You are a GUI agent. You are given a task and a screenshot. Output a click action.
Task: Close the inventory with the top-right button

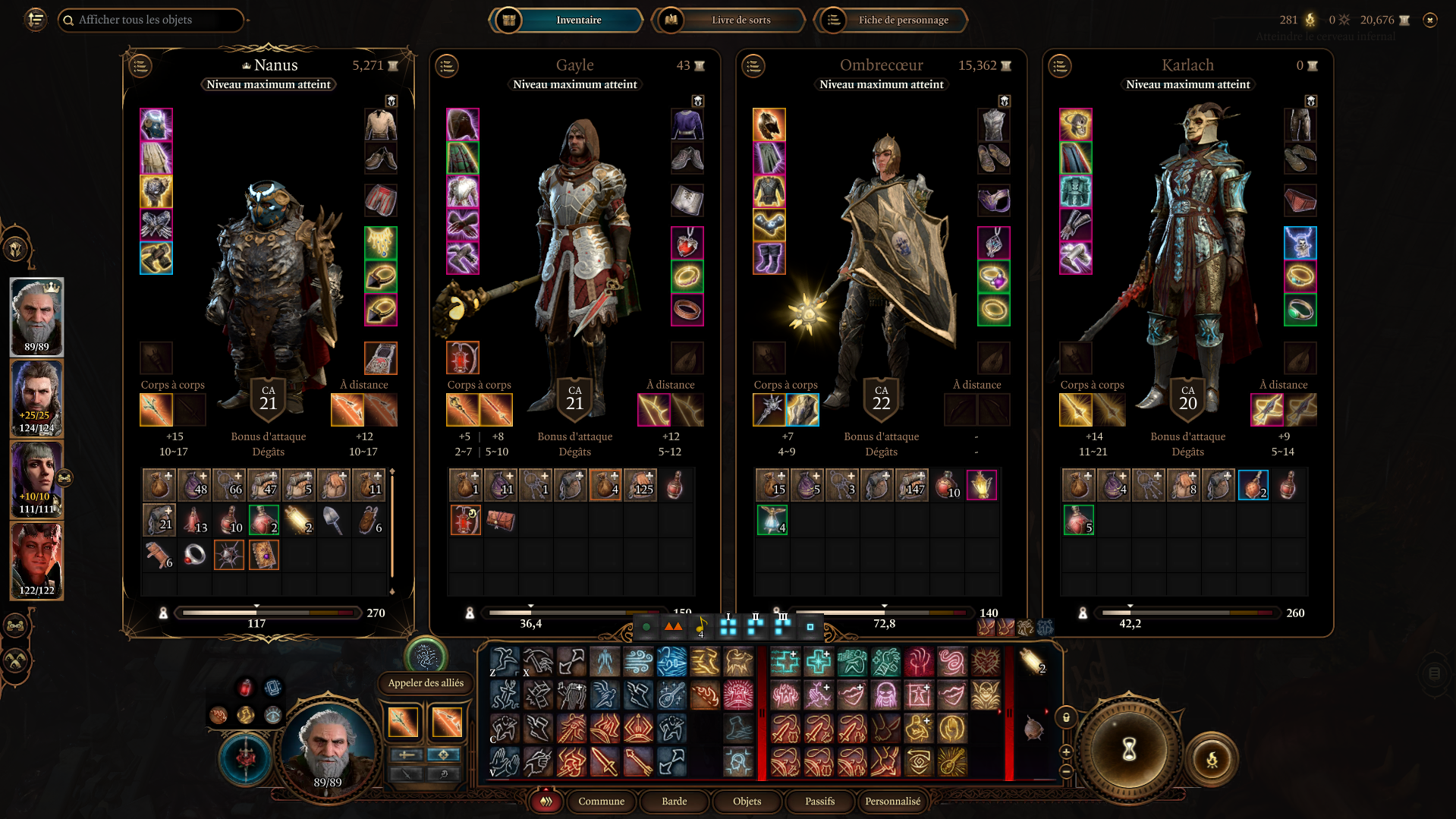pos(1430,20)
